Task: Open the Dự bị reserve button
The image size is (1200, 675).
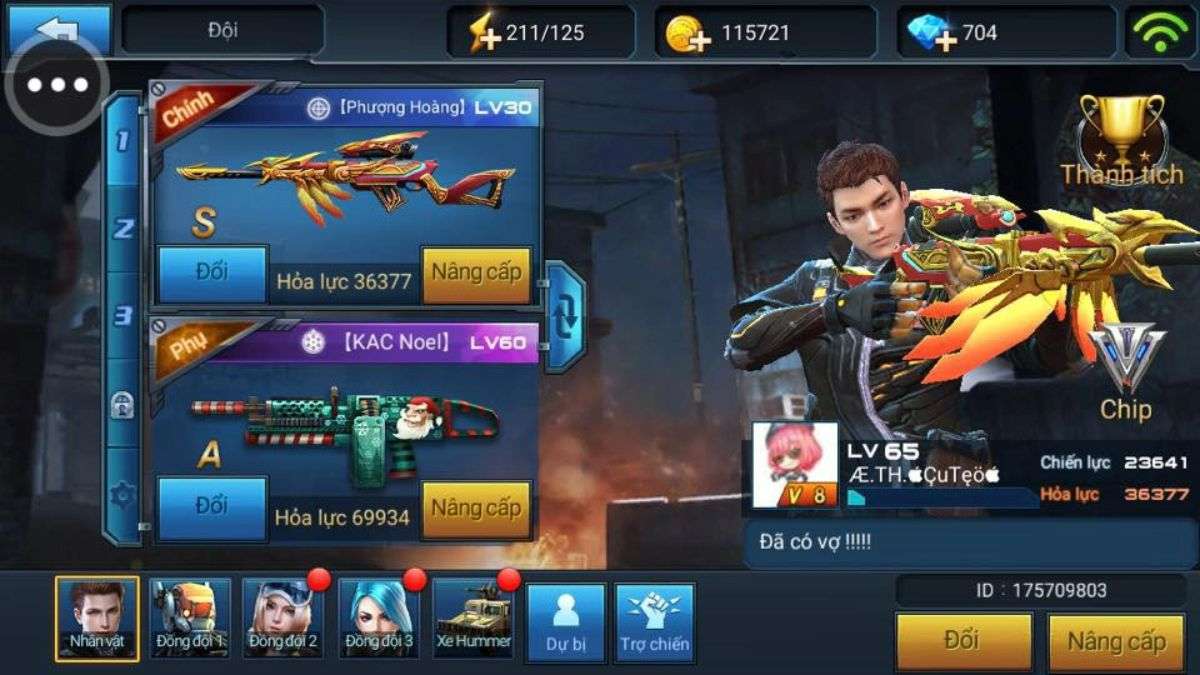Action: (x=565, y=622)
